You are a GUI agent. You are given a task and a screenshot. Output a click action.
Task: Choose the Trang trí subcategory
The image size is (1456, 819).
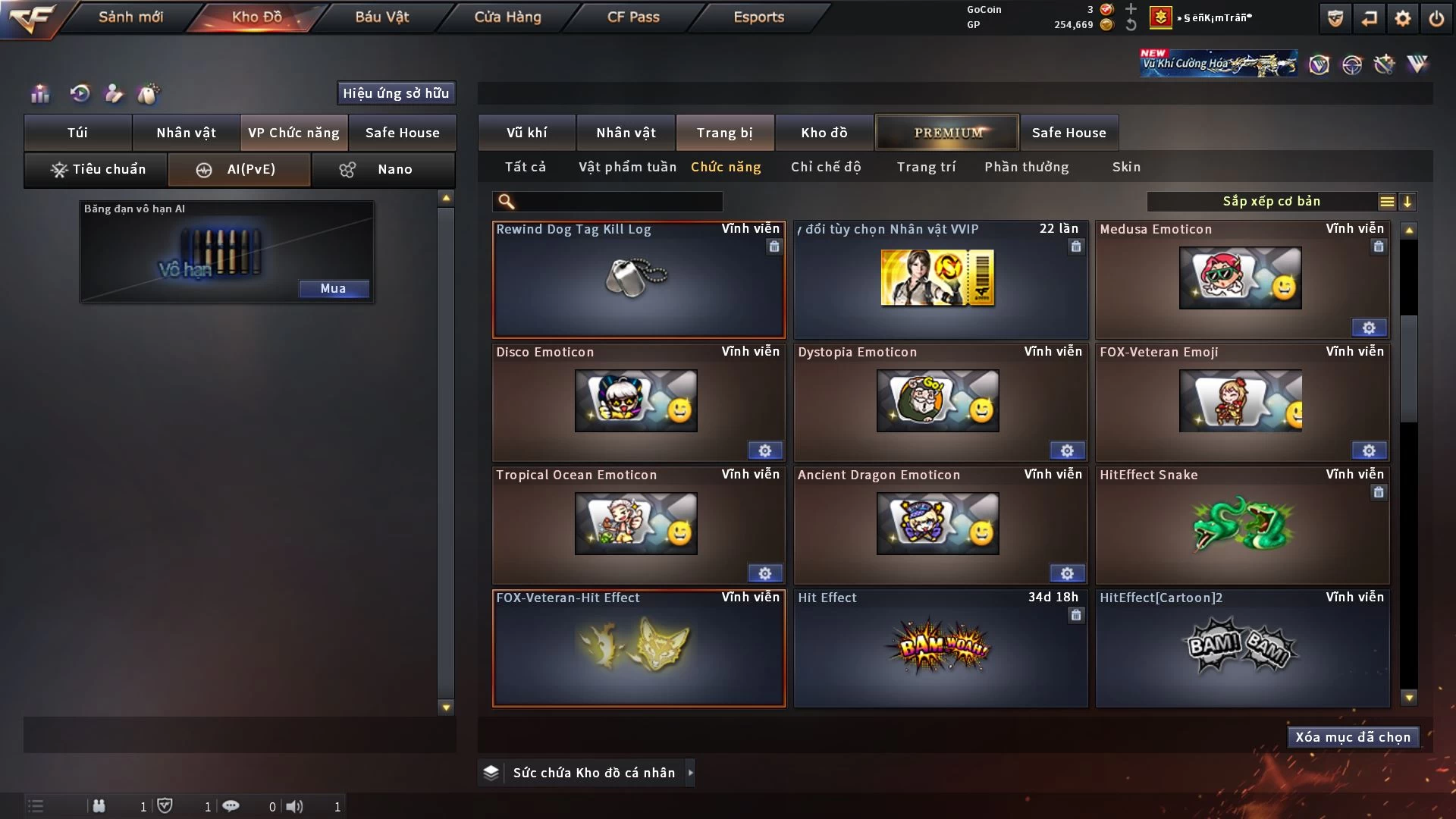click(x=926, y=167)
